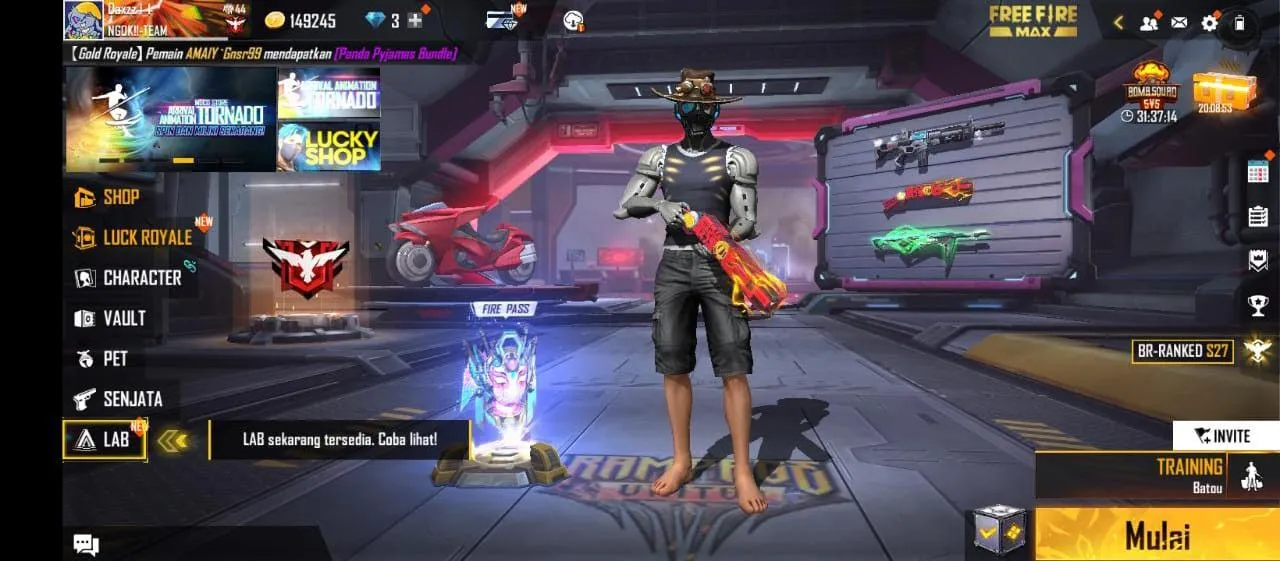1280x561 pixels.
Task: Open the settings gear icon
Action: pos(1209,22)
